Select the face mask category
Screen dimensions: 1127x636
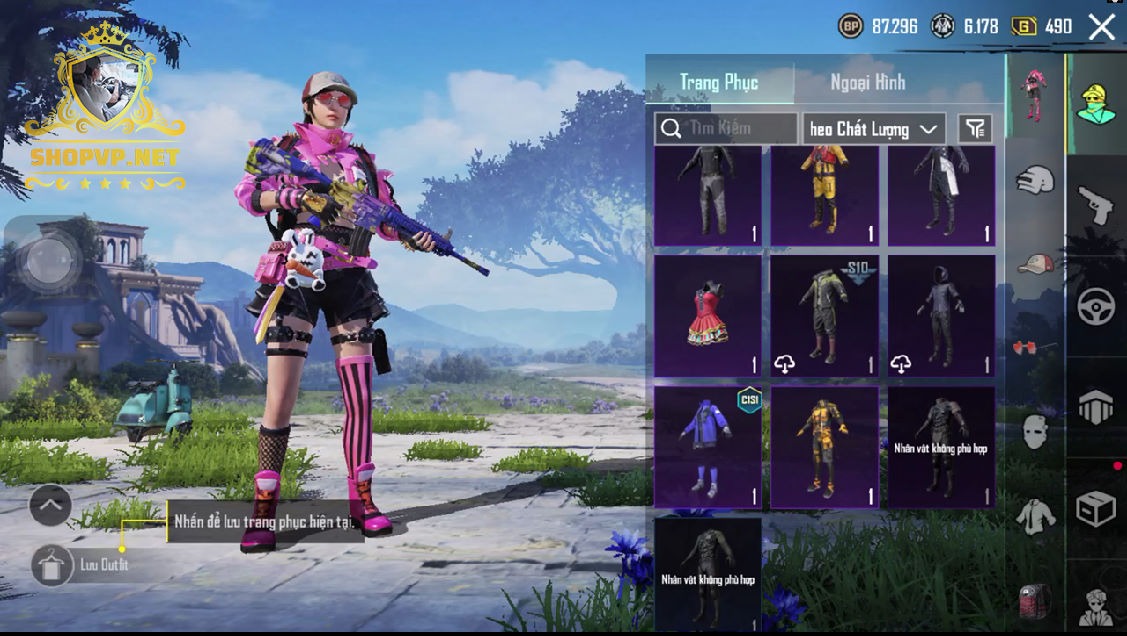(x=1035, y=430)
